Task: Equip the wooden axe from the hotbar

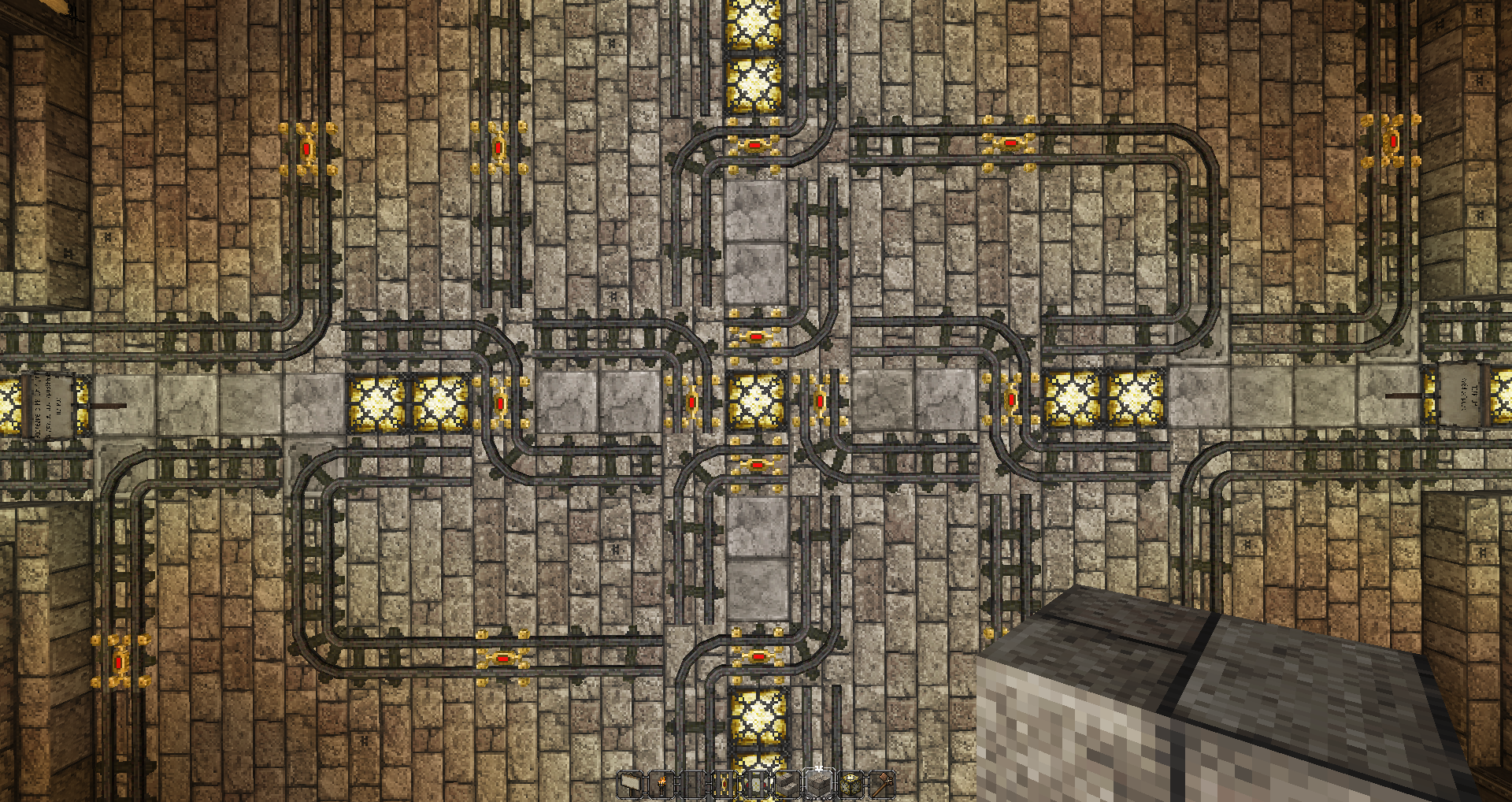Action: 883,785
